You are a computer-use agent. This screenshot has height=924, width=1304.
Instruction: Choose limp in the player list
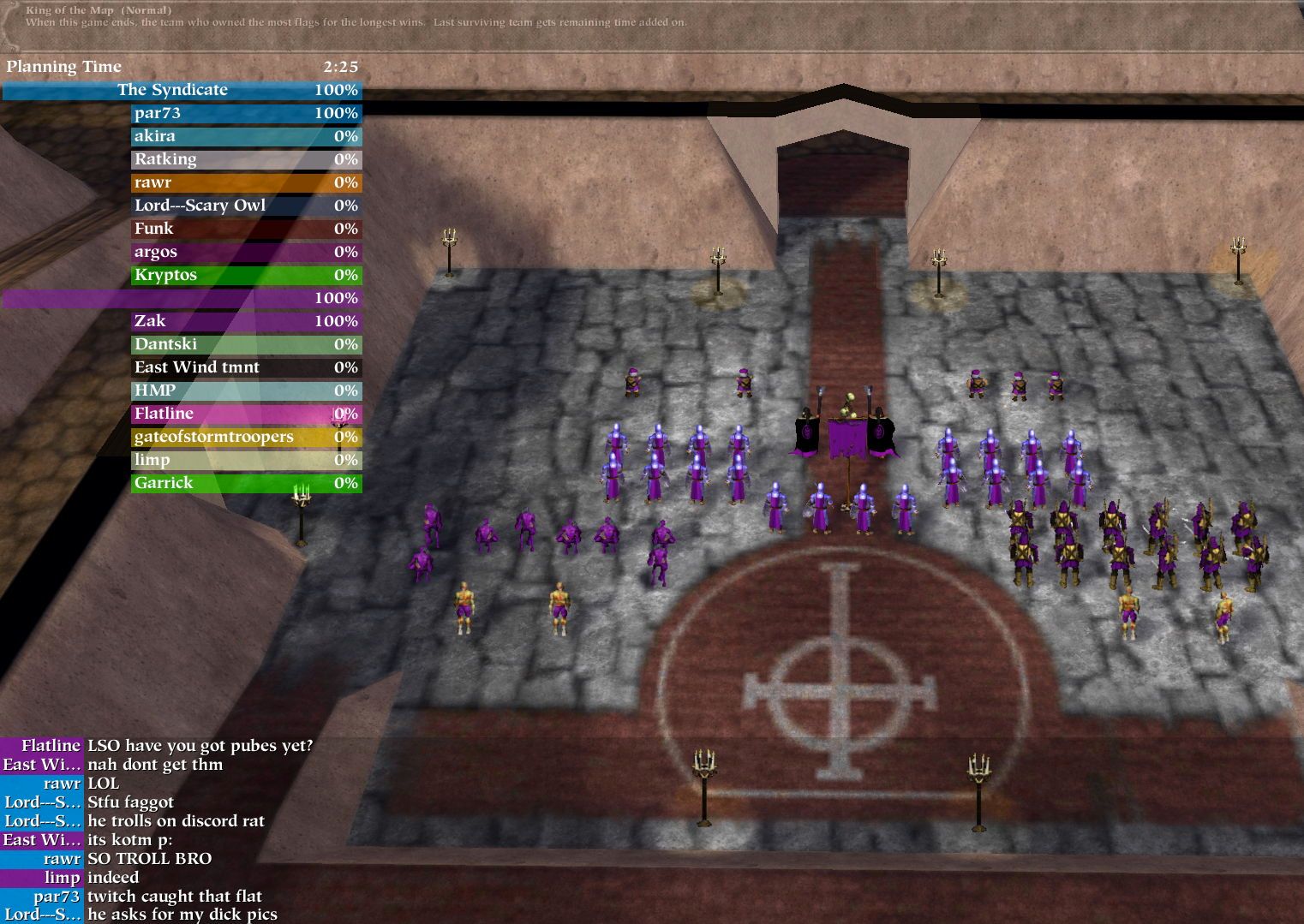click(x=246, y=460)
